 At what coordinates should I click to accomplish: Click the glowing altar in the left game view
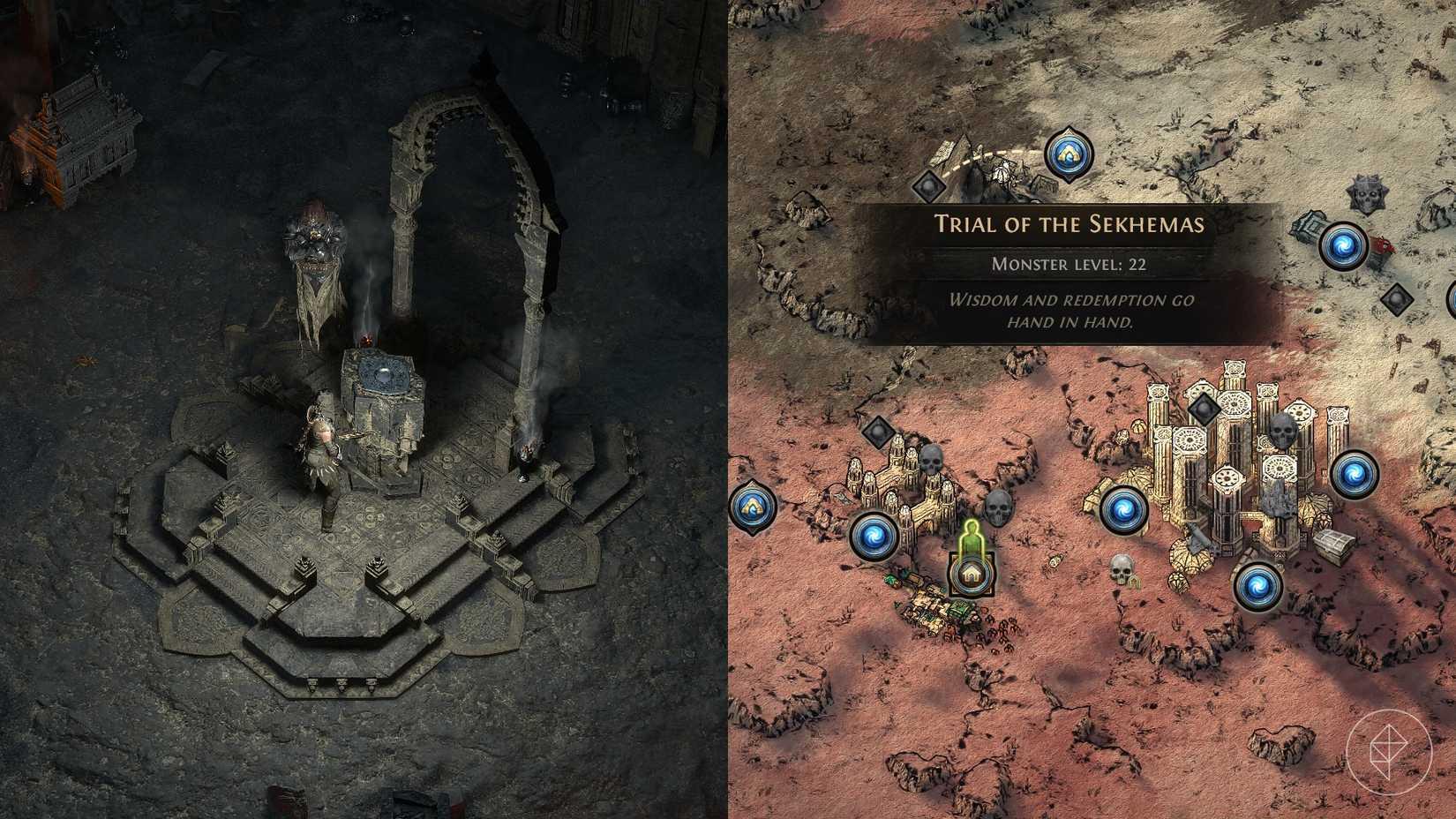pyautogui.click(x=384, y=375)
